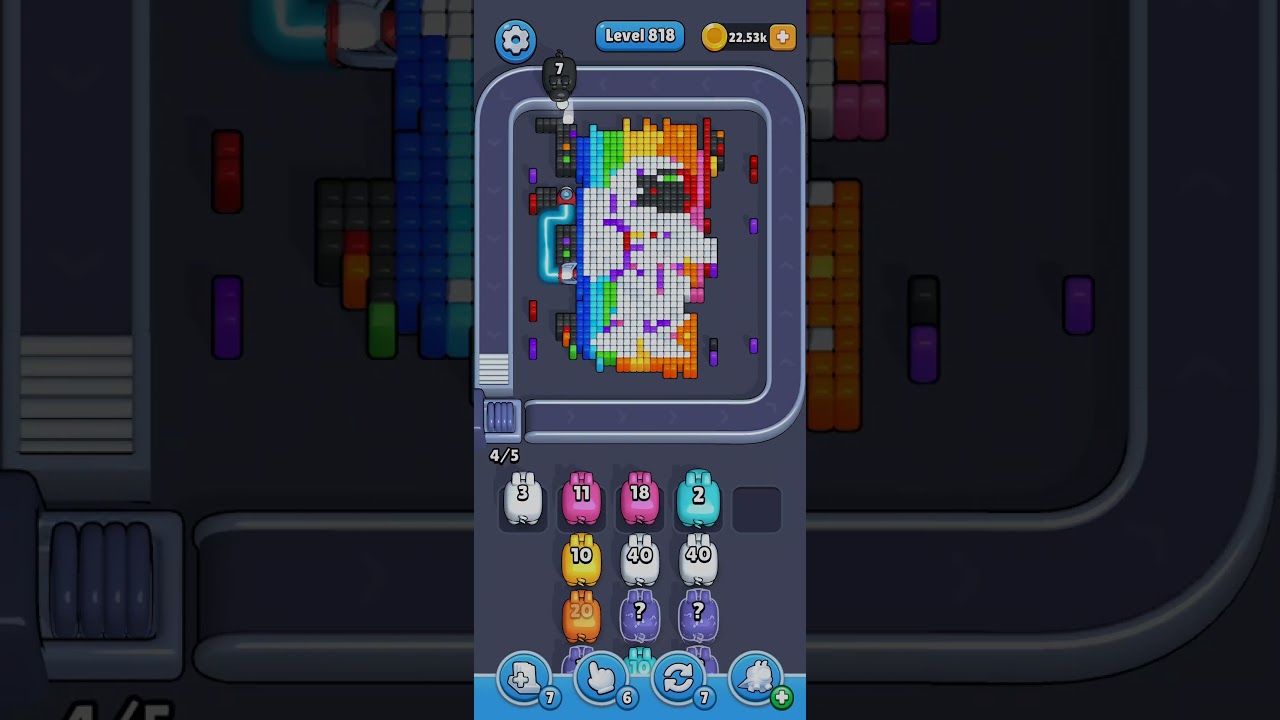This screenshot has width=1280, height=720.
Task: Tap the orange plus icon to buy coins
Action: [782, 36]
